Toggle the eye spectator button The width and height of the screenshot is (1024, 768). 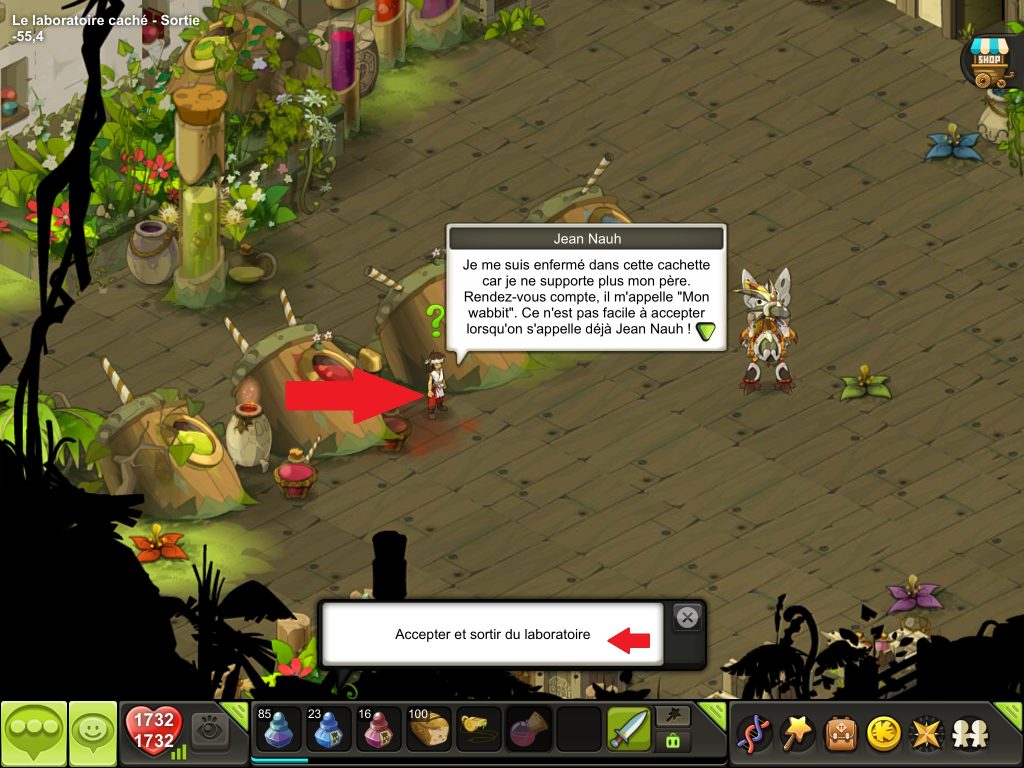point(210,729)
